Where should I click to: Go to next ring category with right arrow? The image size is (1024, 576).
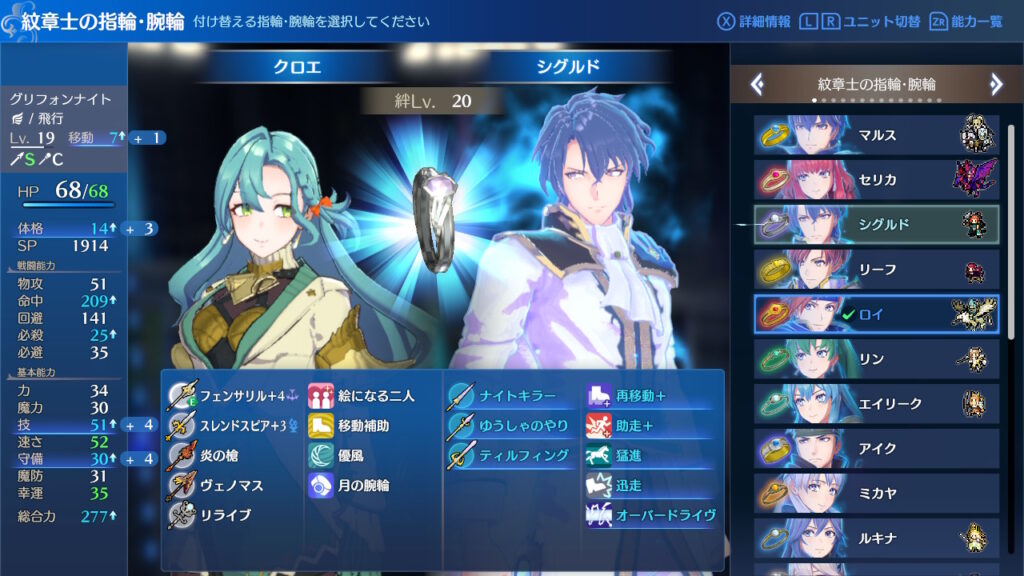[x=996, y=85]
